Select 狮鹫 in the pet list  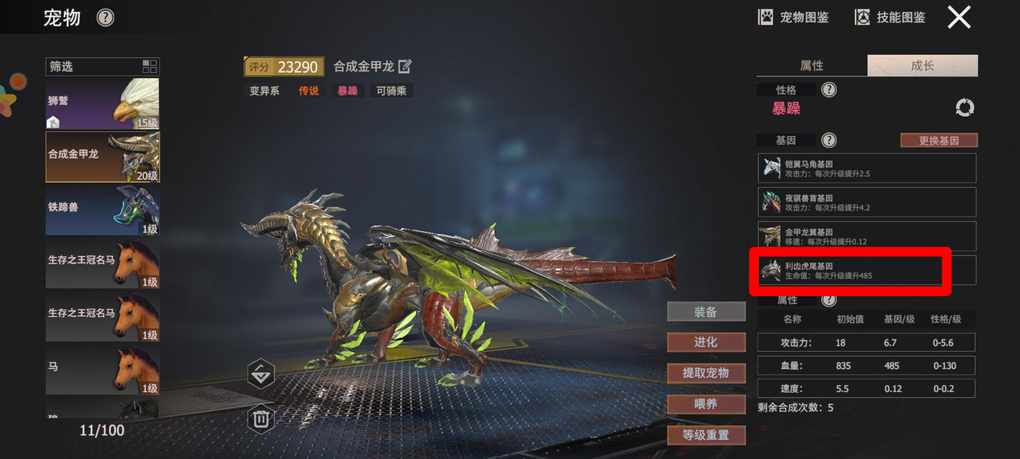[x=102, y=104]
